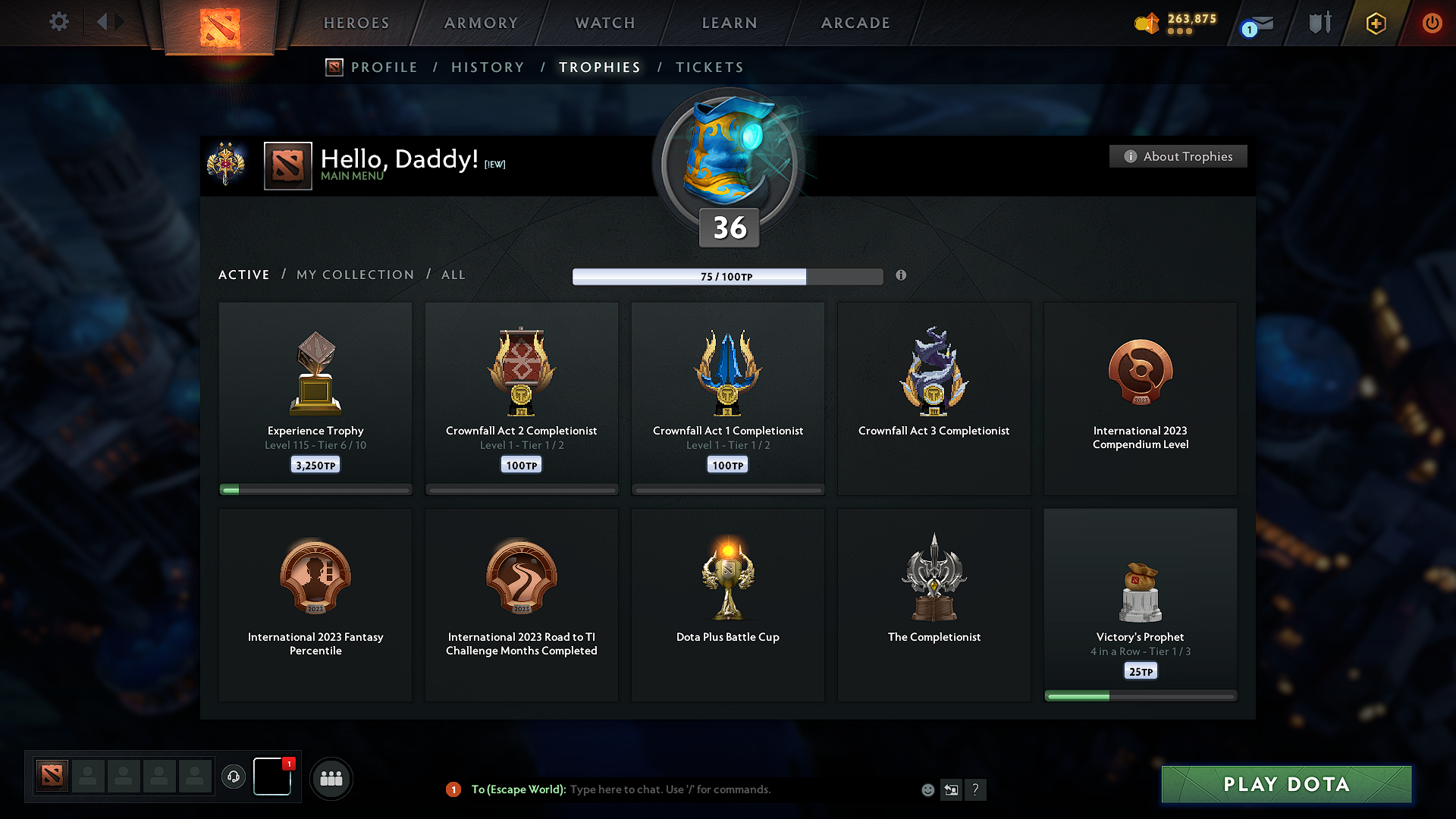Viewport: 1456px width, 819px height.
Task: Open the party finder people icon
Action: pos(331,777)
